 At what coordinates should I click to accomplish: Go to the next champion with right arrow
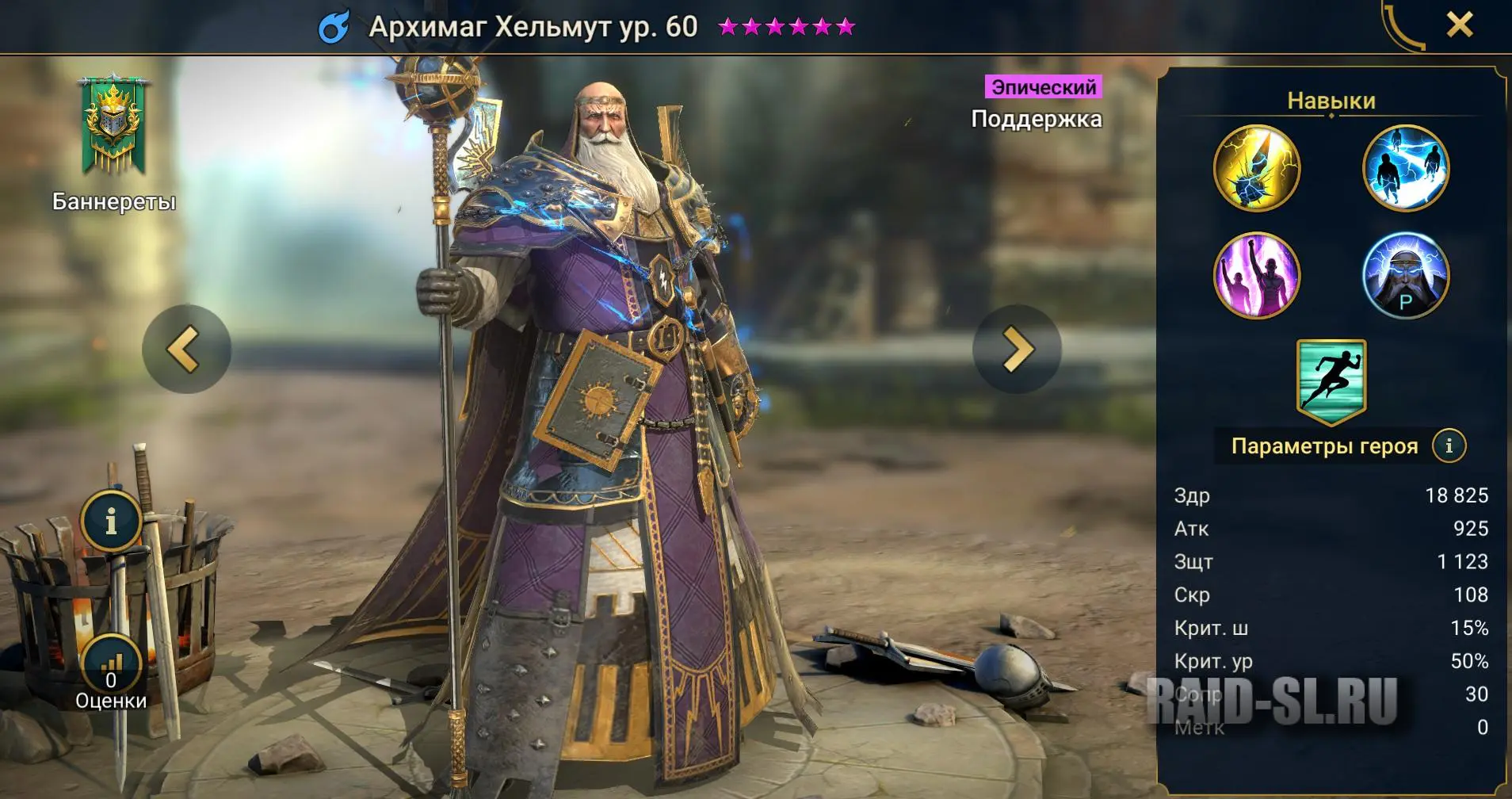click(1017, 349)
